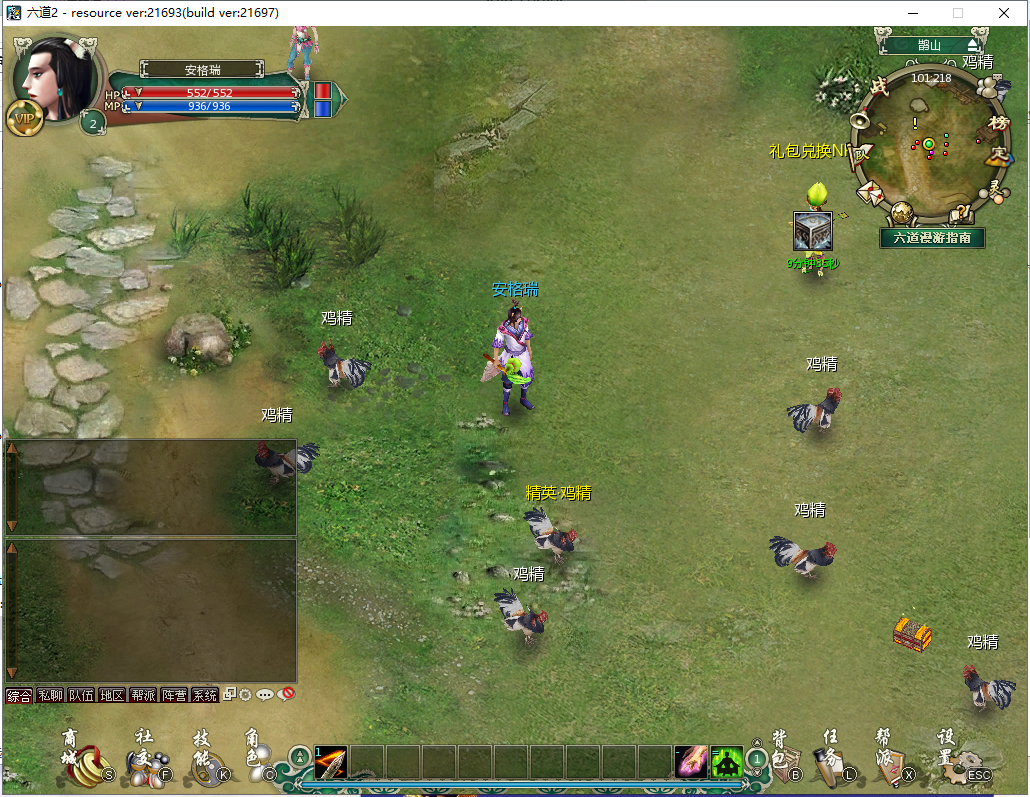Open the 六道漫游指南 guide button
Viewport: 1030px width, 797px height.
(932, 238)
